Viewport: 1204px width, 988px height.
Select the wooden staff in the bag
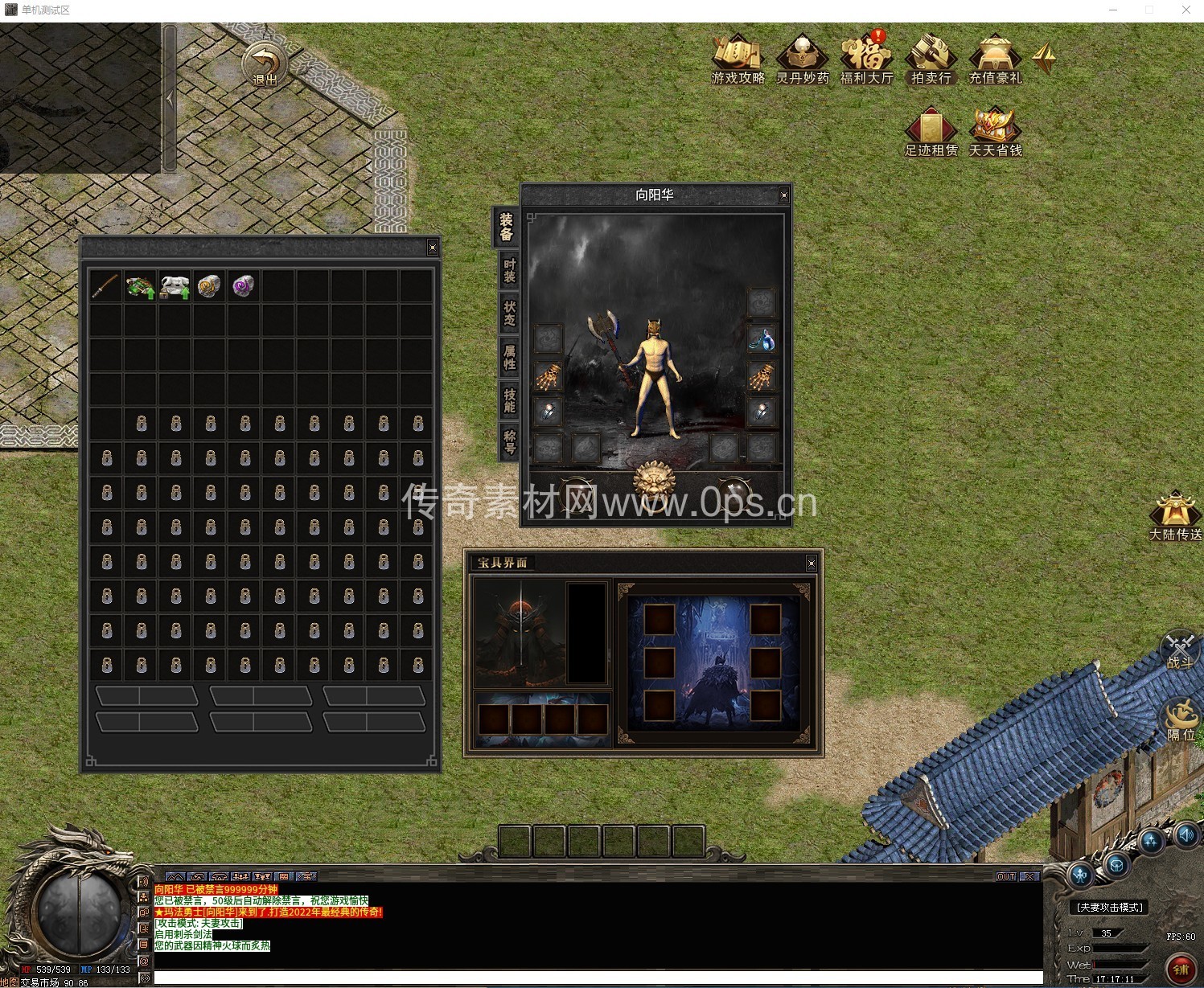(x=105, y=286)
